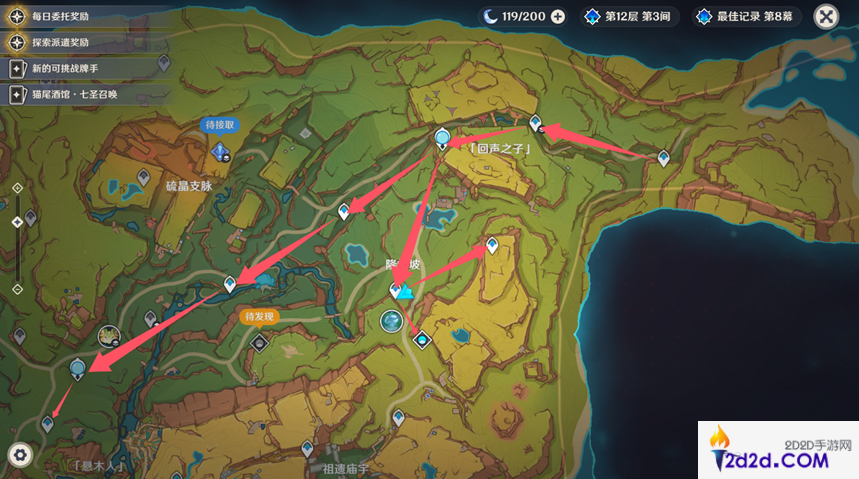Open 最佳记录 第8幕 theater record
859x479 pixels.
751,16
